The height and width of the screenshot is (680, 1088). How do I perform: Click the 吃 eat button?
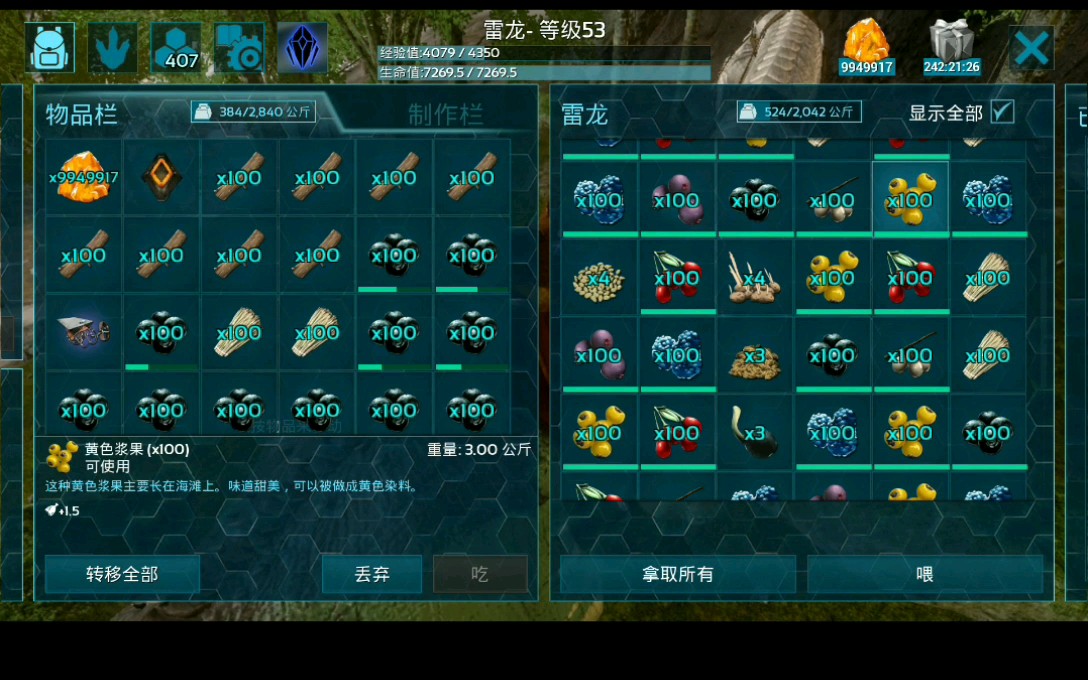pos(480,574)
